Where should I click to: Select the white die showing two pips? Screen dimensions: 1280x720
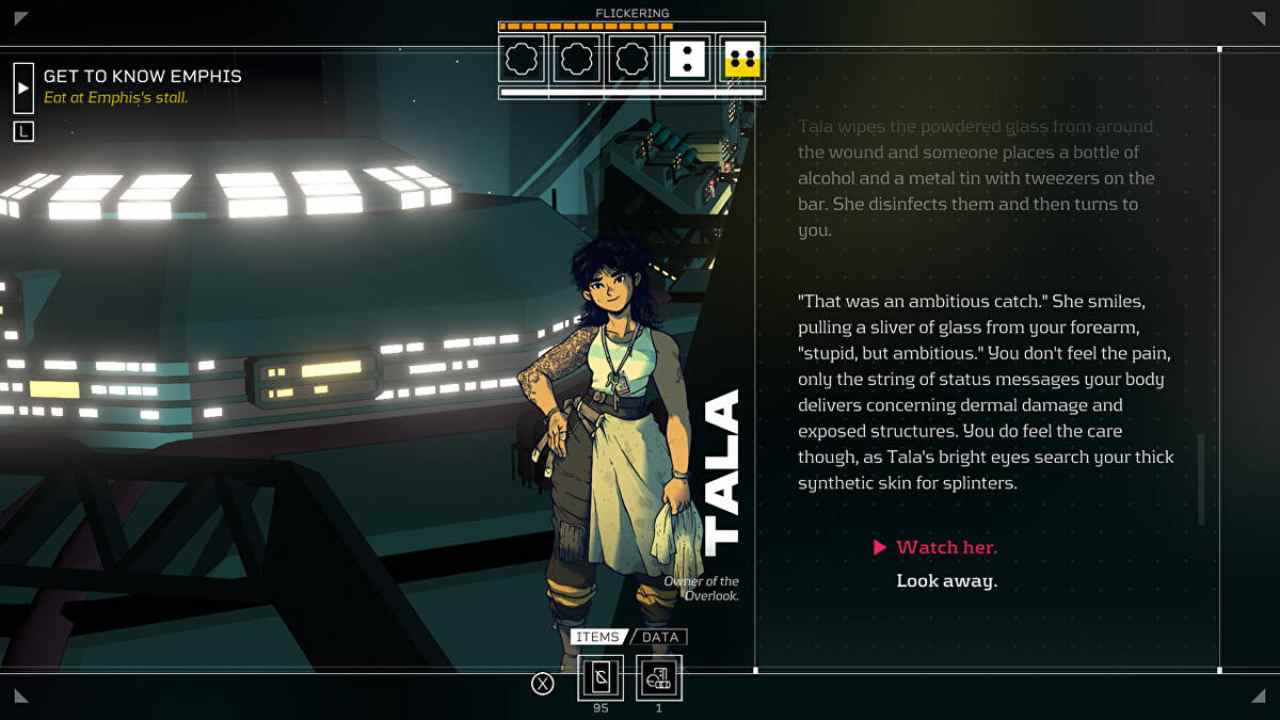point(687,59)
